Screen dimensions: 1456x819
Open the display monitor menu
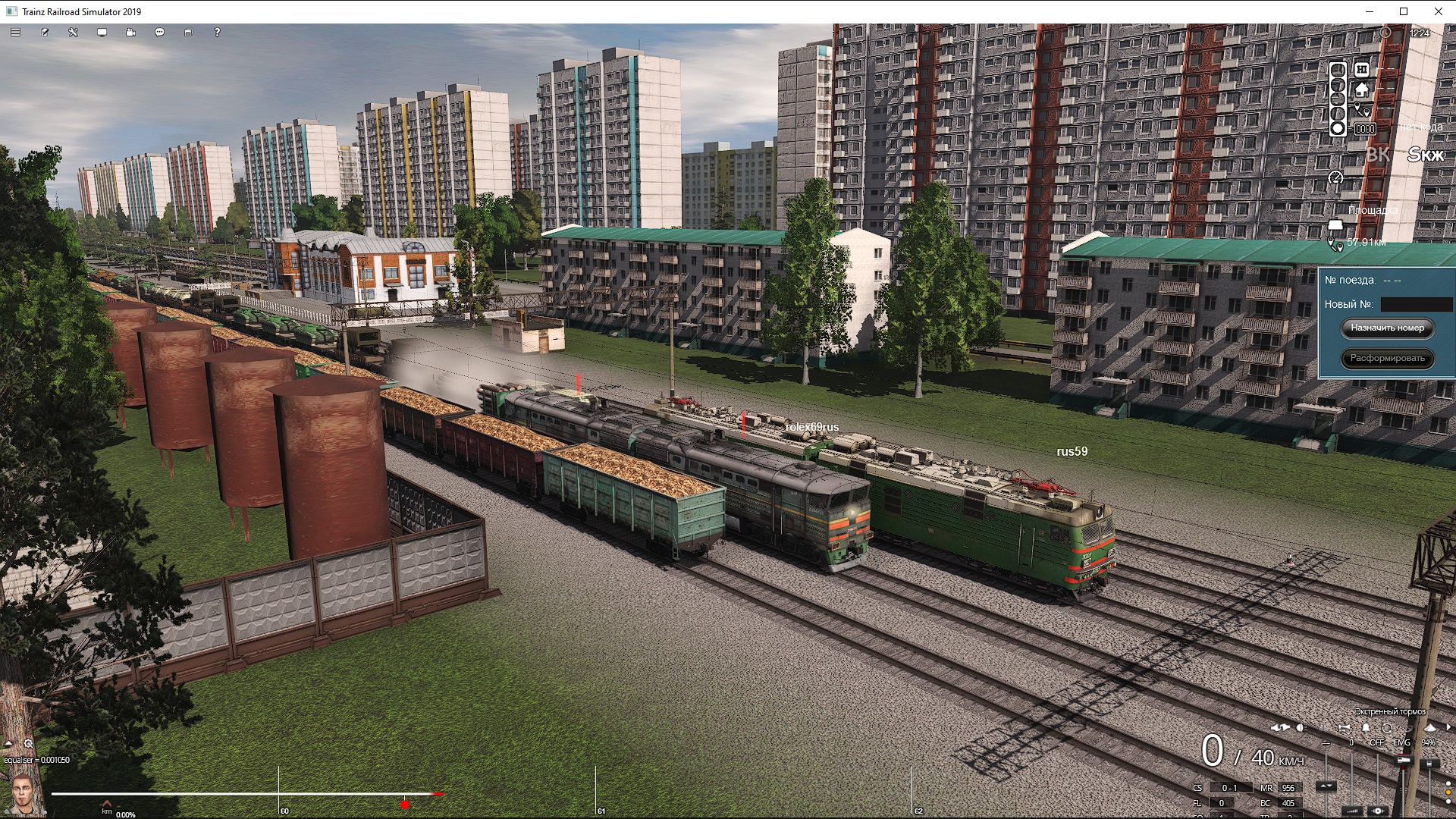[102, 33]
